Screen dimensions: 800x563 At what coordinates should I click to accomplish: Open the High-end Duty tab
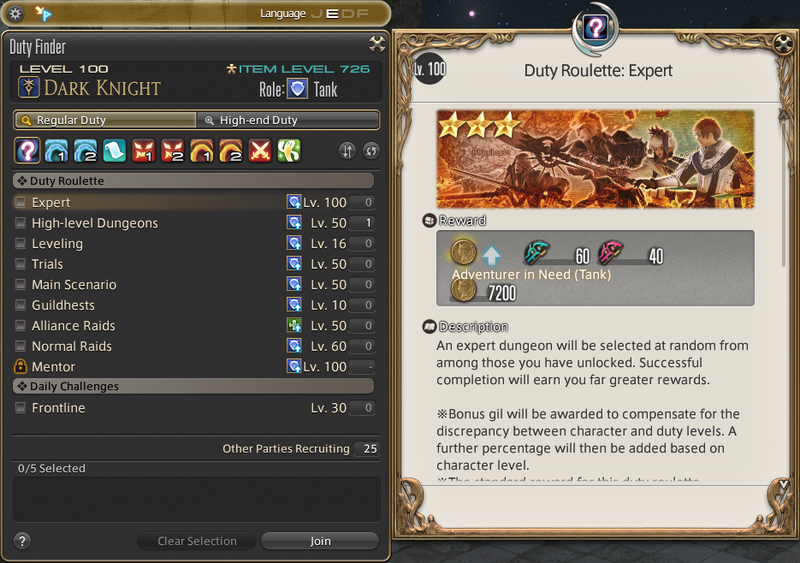pos(288,120)
